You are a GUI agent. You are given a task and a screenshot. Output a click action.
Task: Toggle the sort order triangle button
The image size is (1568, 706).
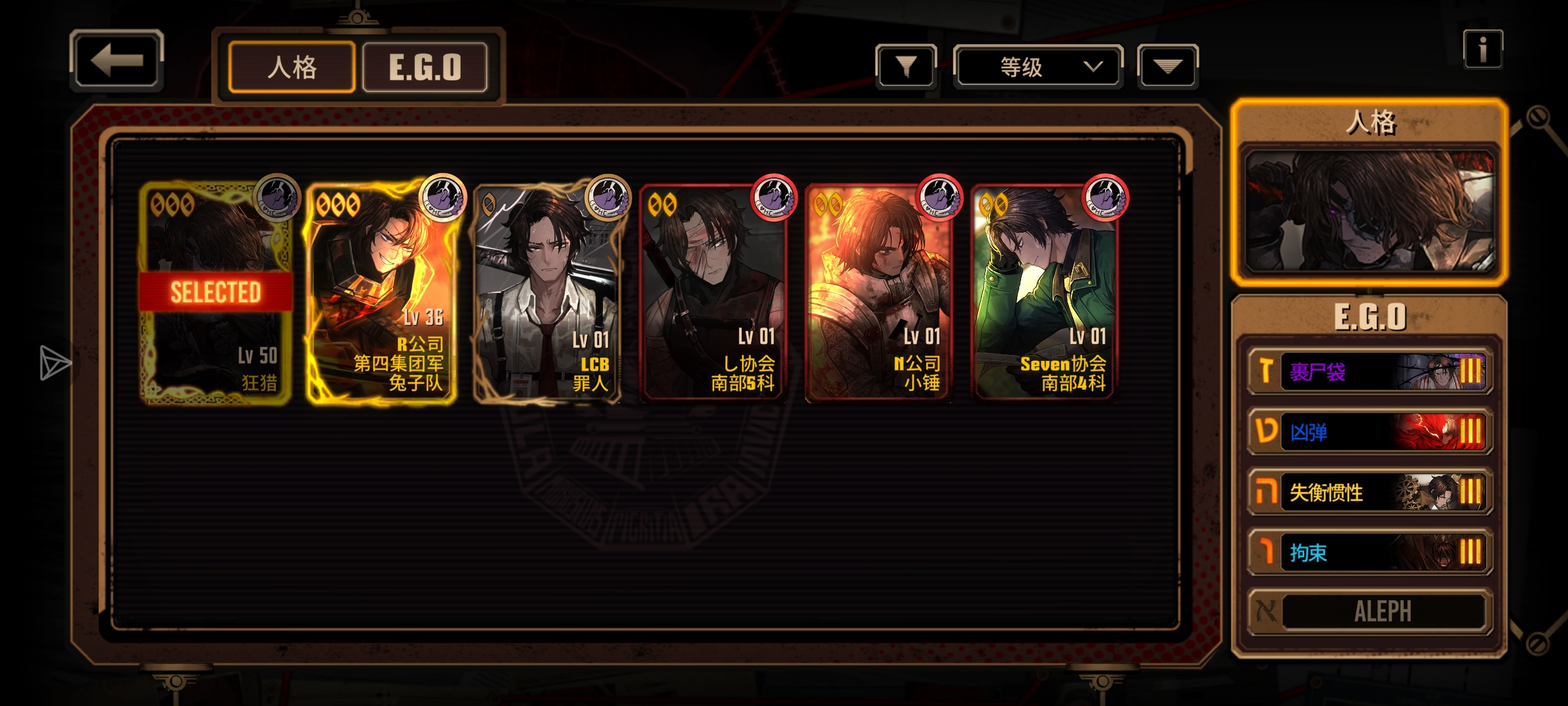click(1168, 66)
